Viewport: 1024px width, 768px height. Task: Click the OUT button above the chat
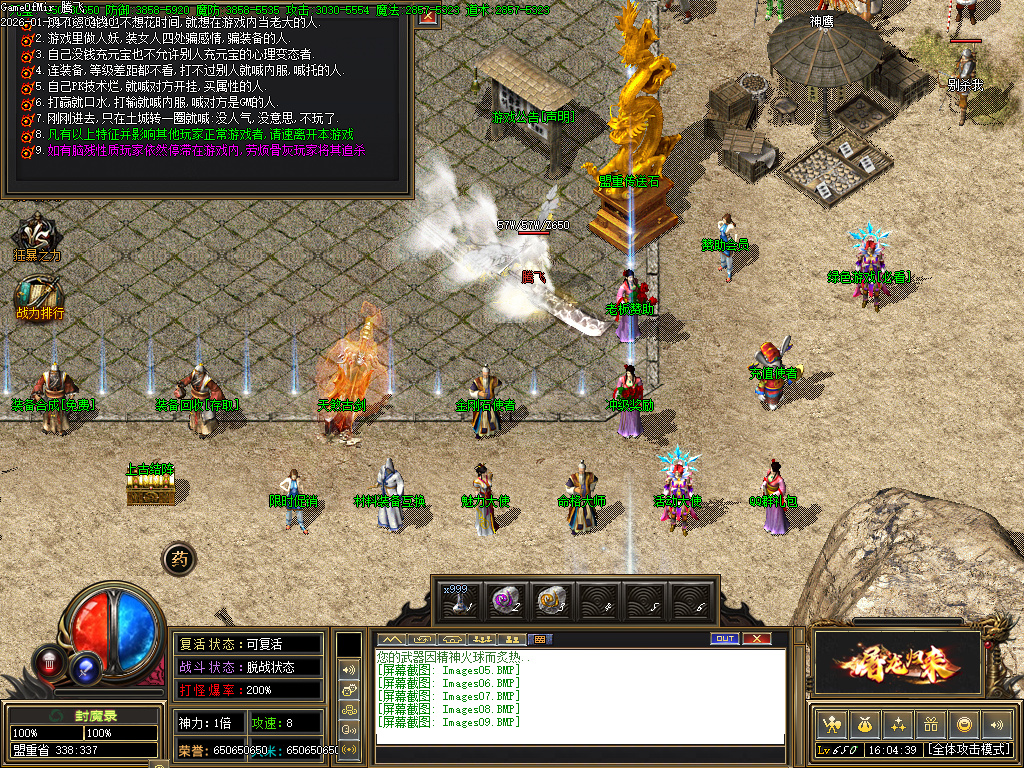click(x=724, y=638)
